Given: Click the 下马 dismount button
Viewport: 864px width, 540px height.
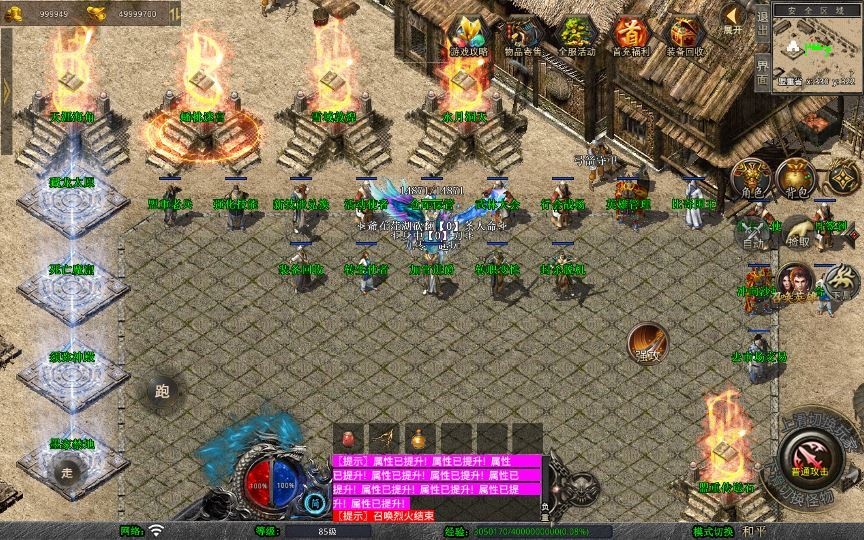Looking at the screenshot, I should tap(841, 281).
